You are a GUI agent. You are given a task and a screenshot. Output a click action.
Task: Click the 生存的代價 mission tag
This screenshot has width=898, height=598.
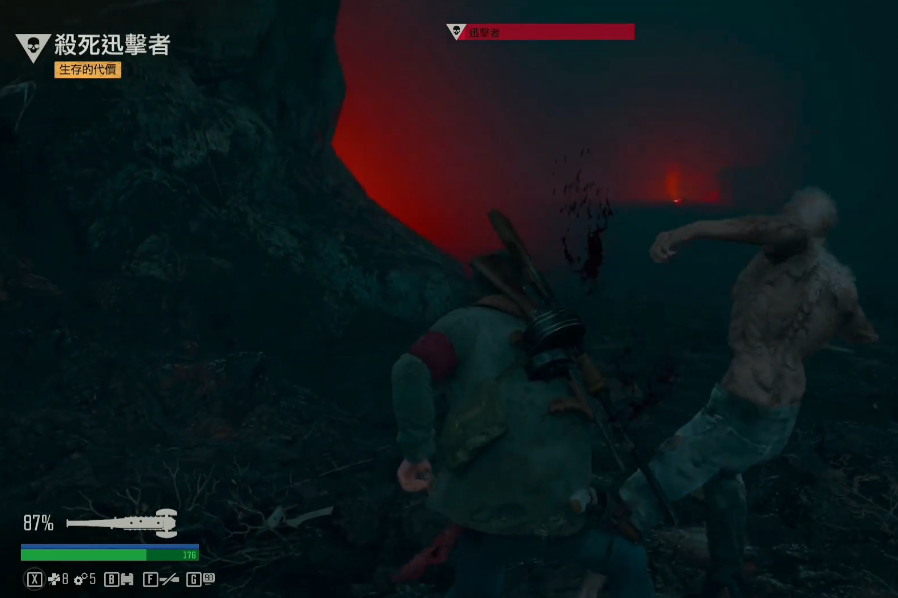pos(88,70)
